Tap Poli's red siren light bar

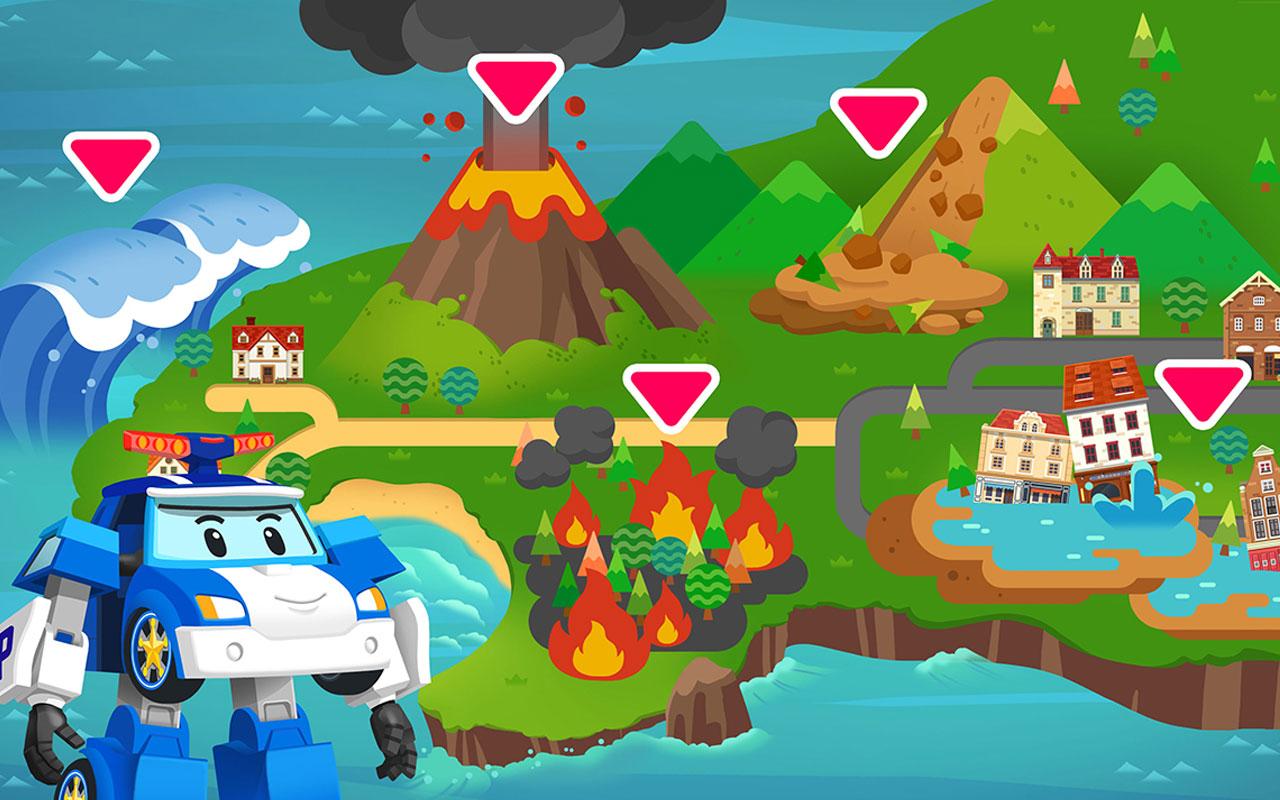point(200,440)
